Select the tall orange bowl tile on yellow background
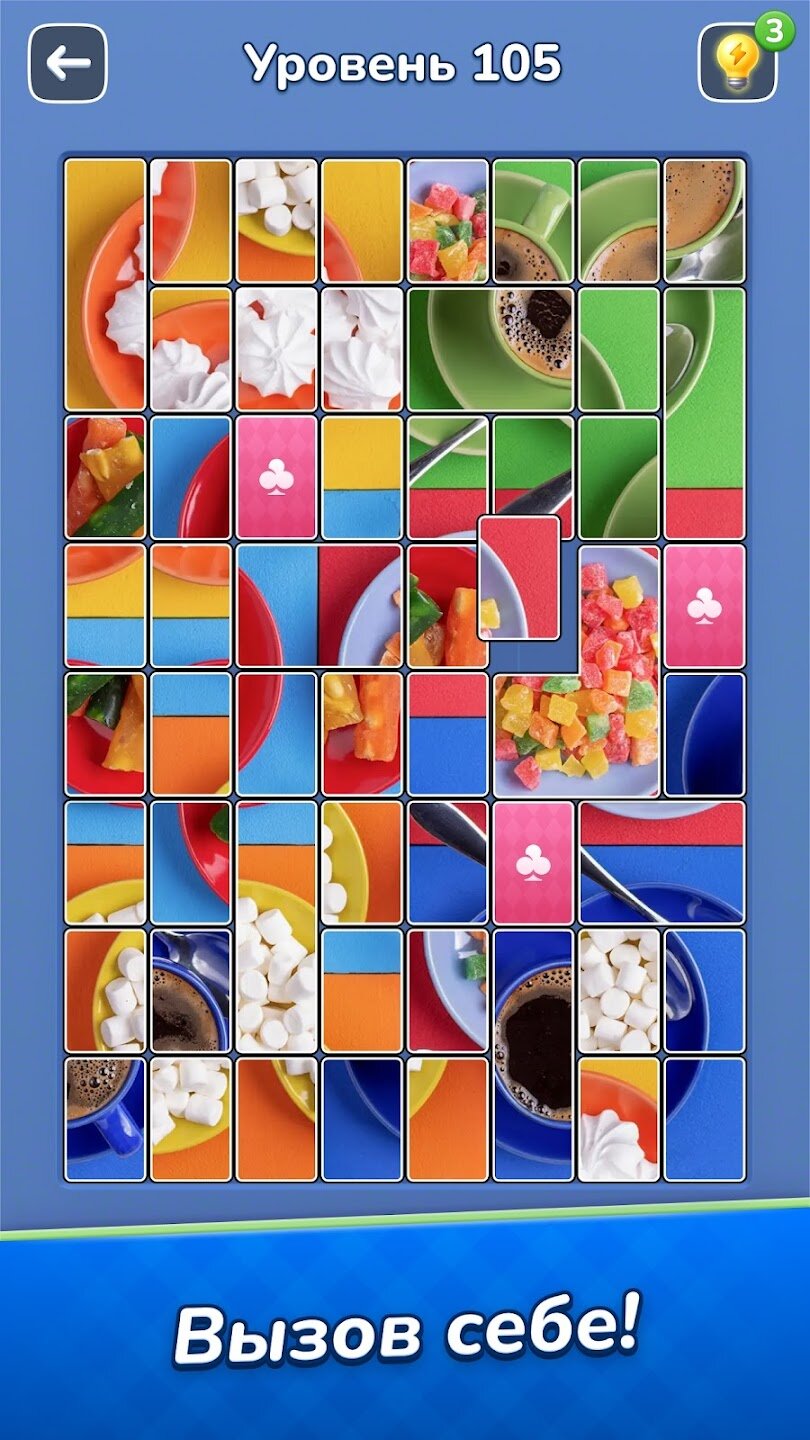The image size is (810, 1440). tap(105, 284)
